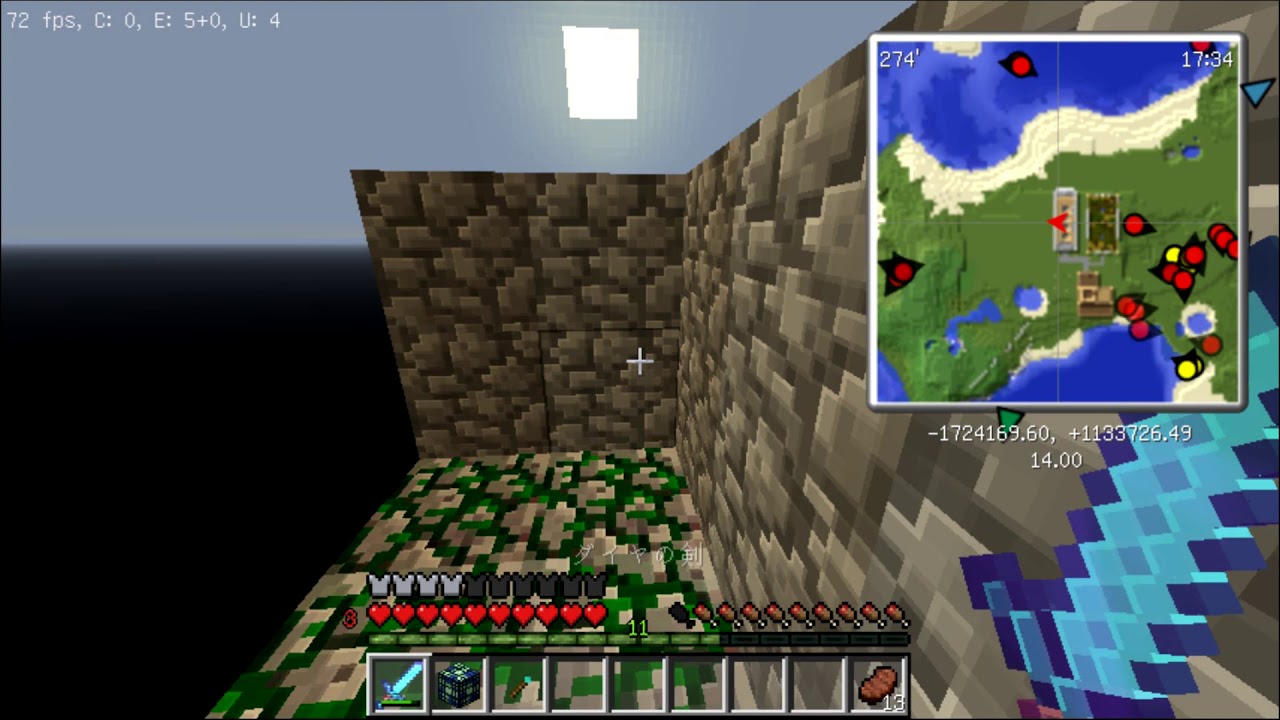This screenshot has width=1280, height=720.
Task: Click the cyan waypoint arrow beside the minimap
Action: [x=1258, y=93]
